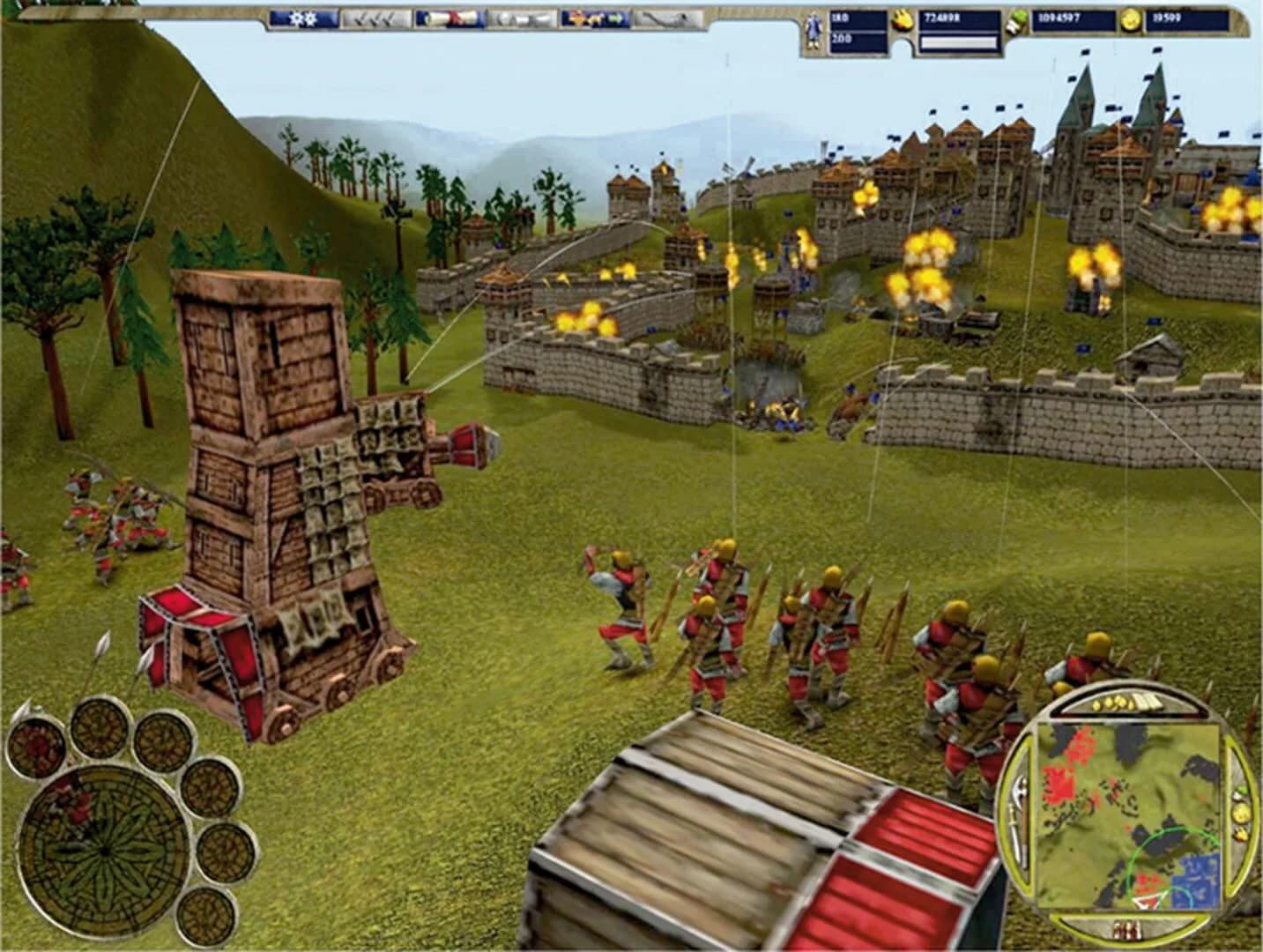The width and height of the screenshot is (1263, 952).
Task: Pick the topmost formation medallion above the compass
Action: pos(97,732)
